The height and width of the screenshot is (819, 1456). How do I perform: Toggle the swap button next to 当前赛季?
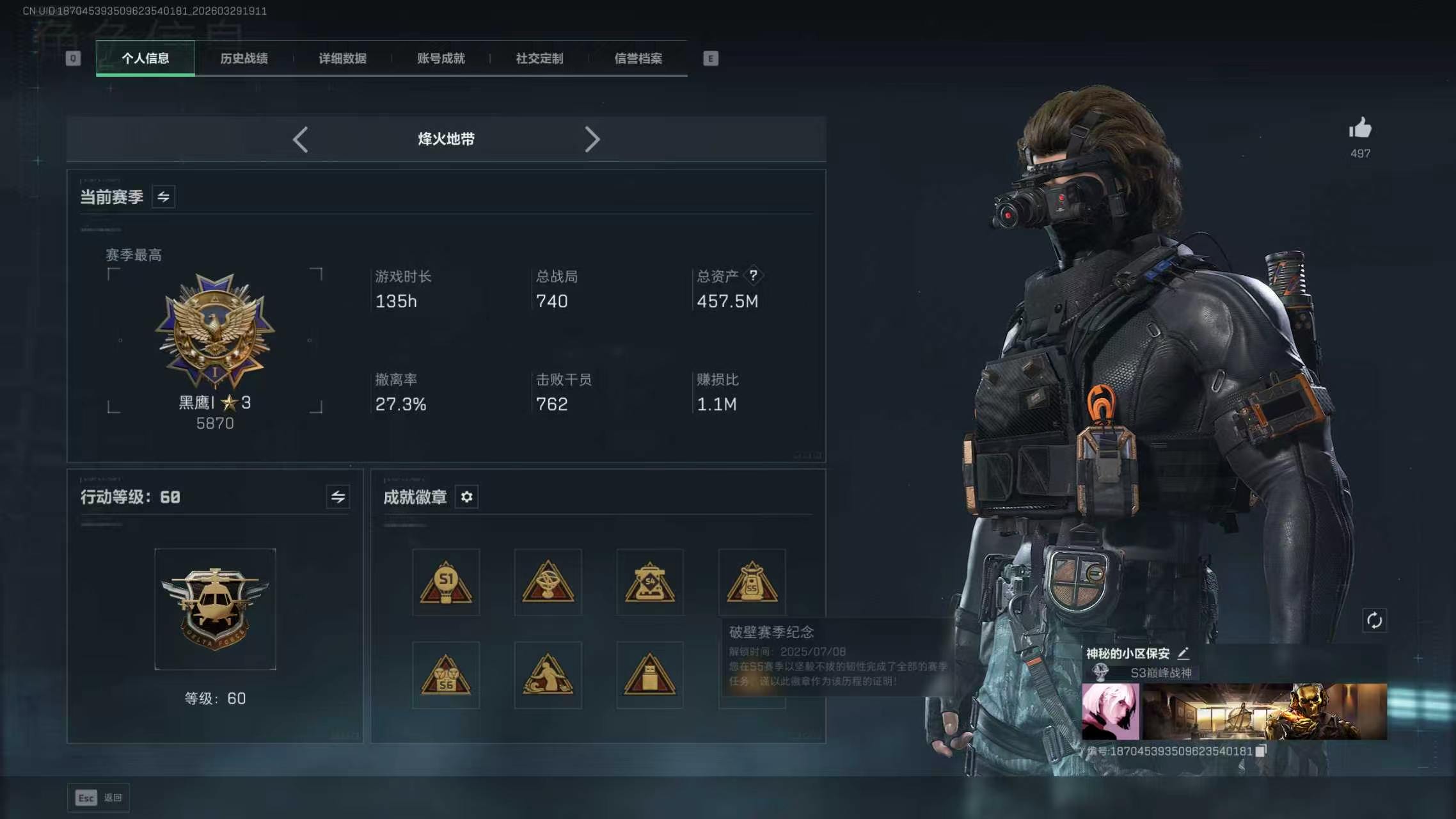163,197
